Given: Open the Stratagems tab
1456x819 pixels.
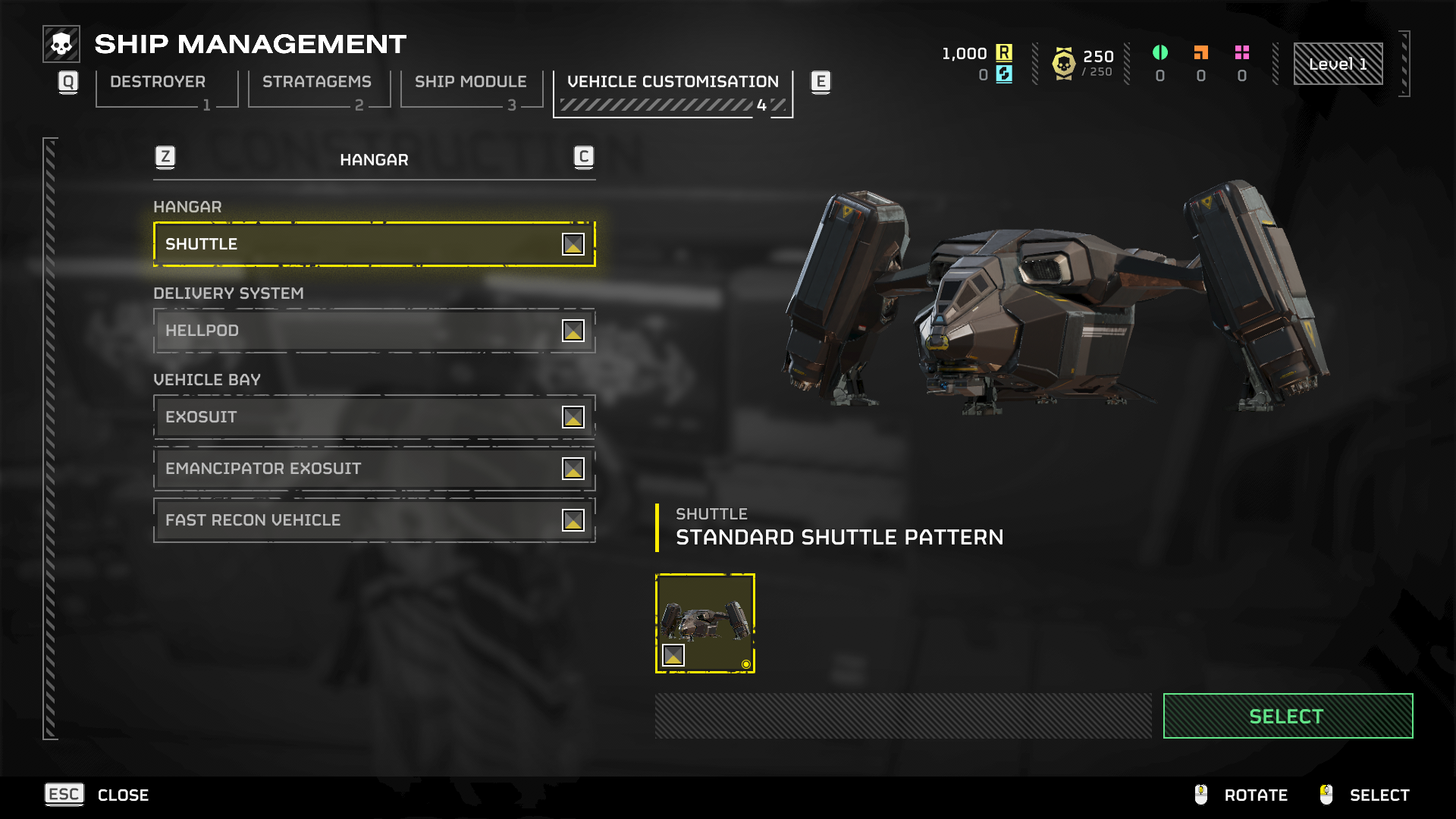Looking at the screenshot, I should click(317, 82).
